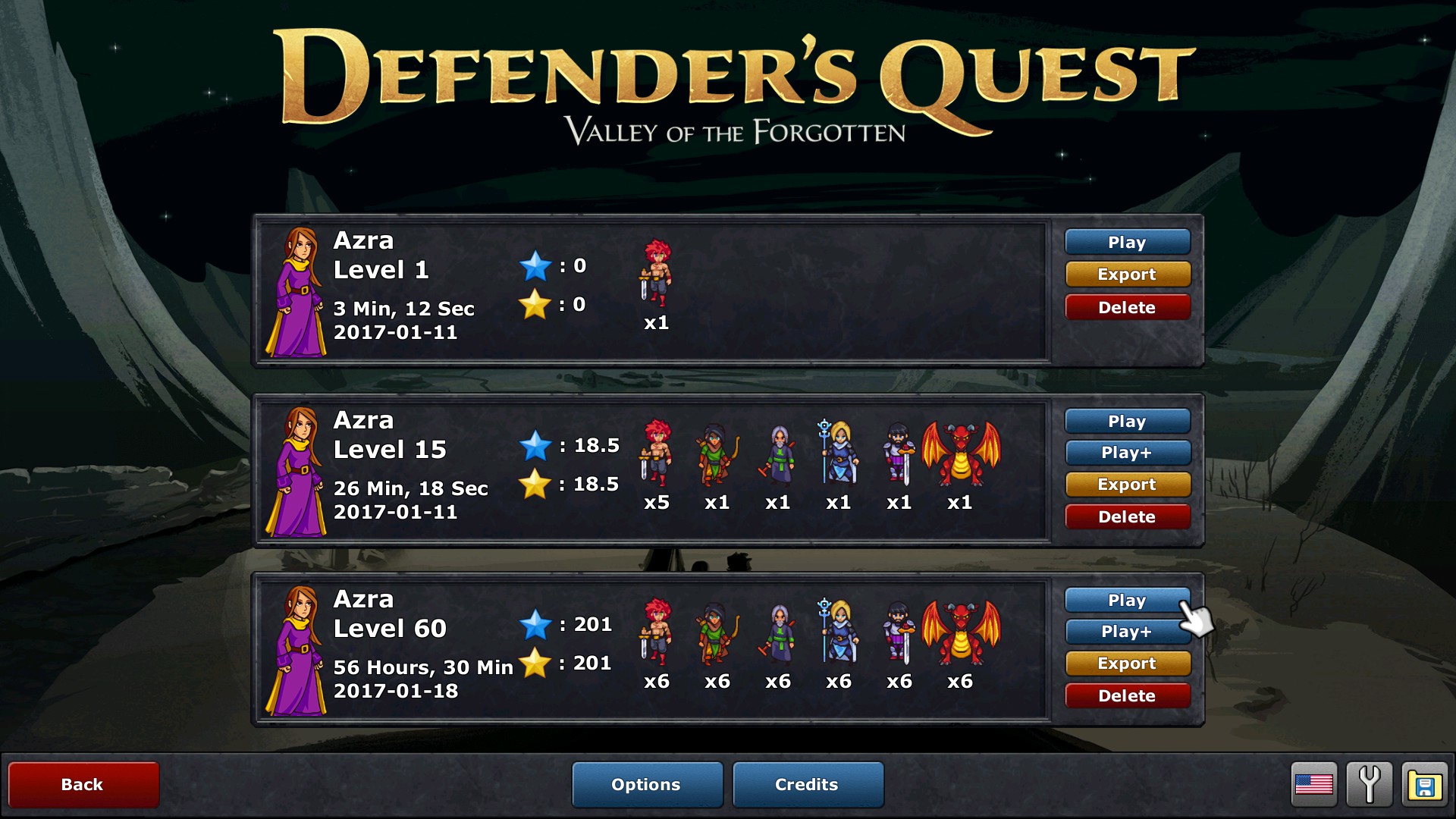1456x819 pixels.
Task: Export the Level 1 save
Action: coord(1128,274)
